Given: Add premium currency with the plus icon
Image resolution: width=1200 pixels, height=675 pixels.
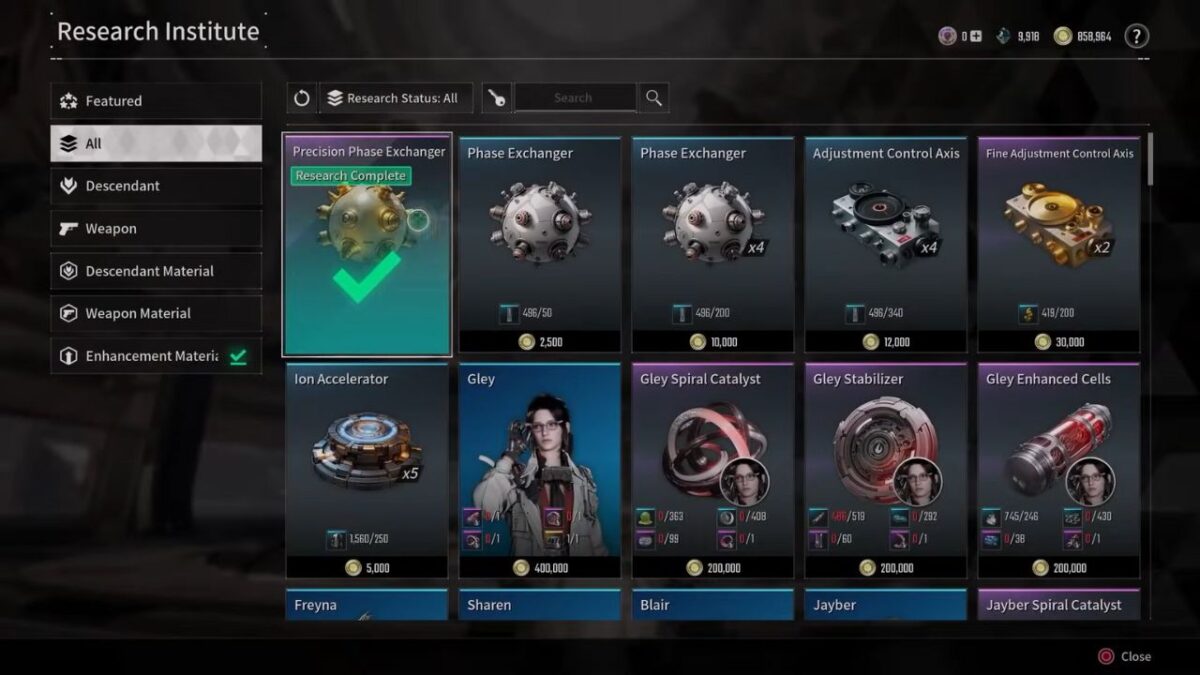Looking at the screenshot, I should (x=976, y=36).
